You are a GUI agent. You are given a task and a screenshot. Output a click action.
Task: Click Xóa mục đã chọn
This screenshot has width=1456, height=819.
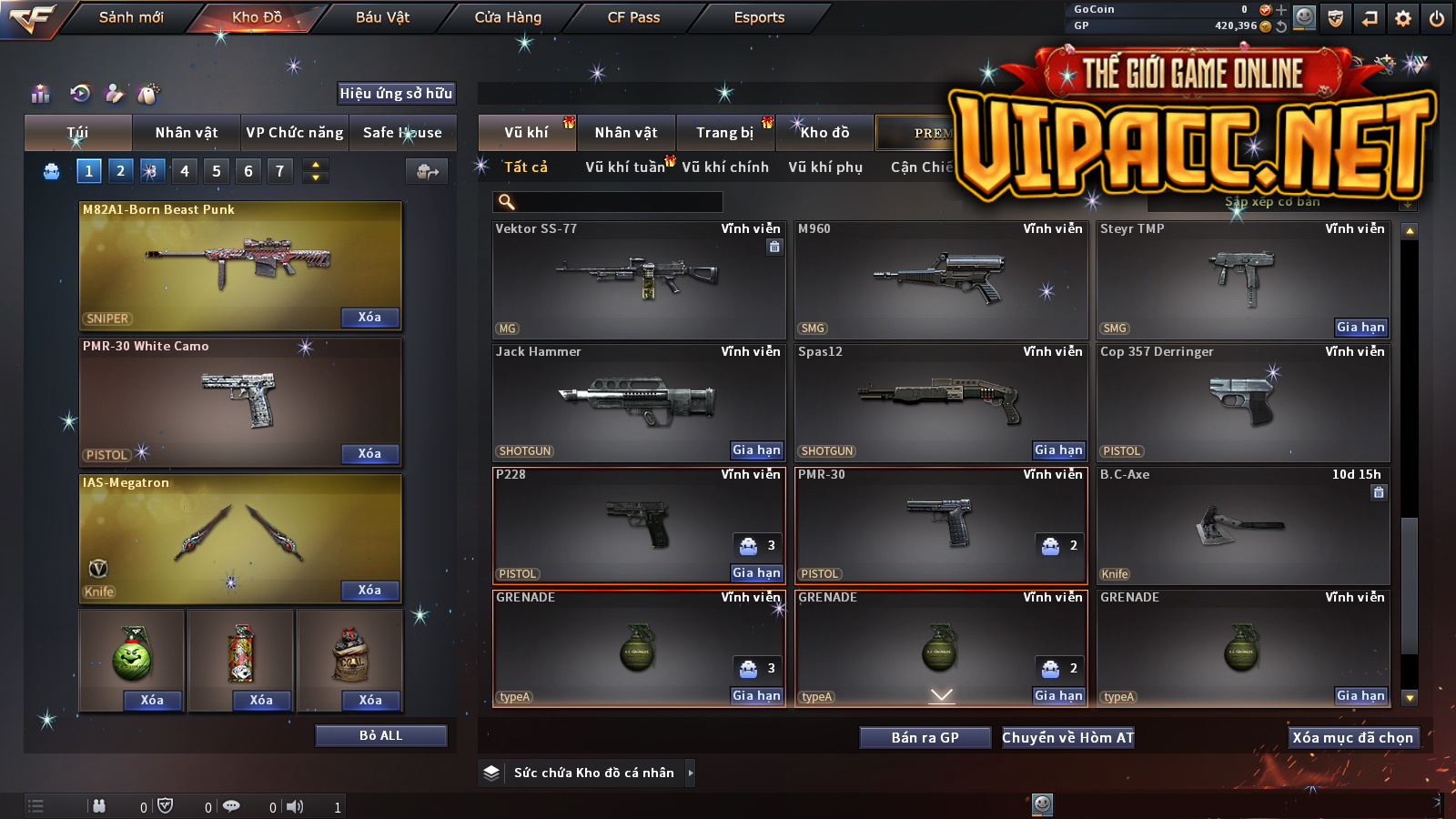tap(1352, 738)
